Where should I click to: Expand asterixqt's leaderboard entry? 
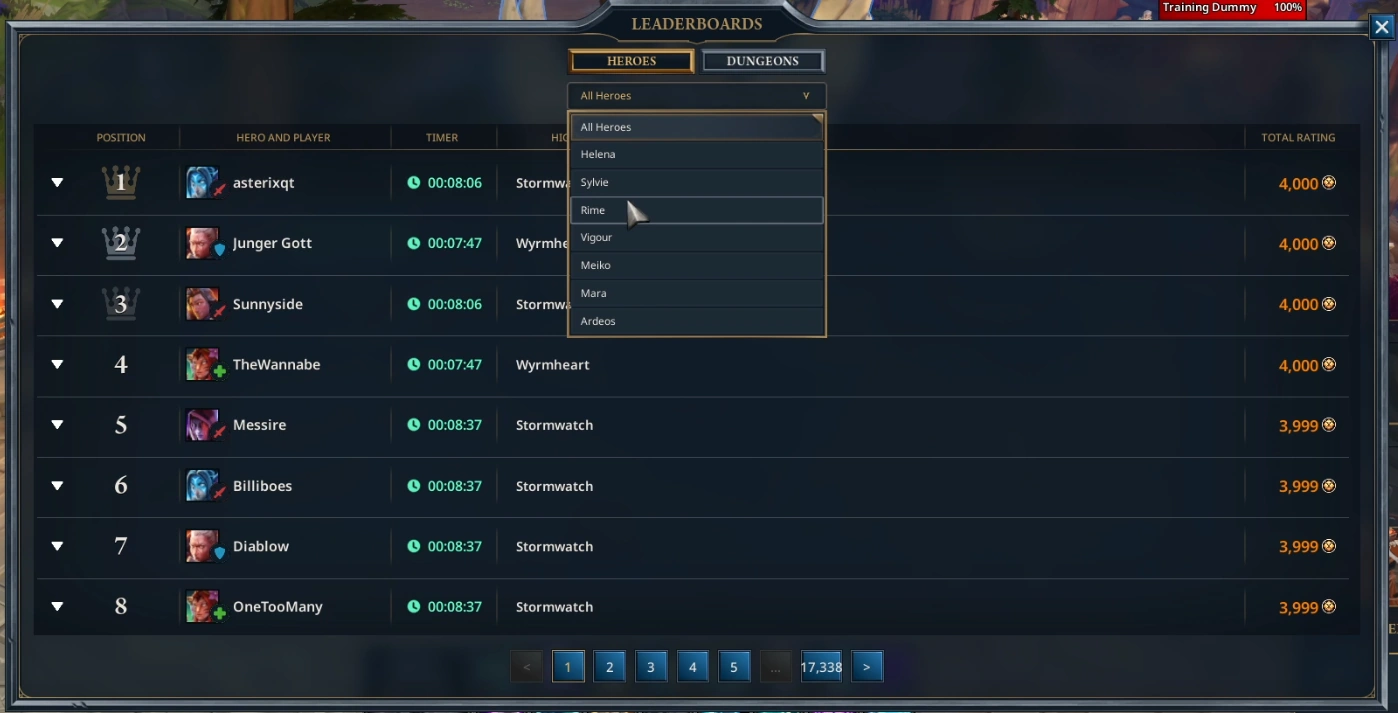click(57, 183)
